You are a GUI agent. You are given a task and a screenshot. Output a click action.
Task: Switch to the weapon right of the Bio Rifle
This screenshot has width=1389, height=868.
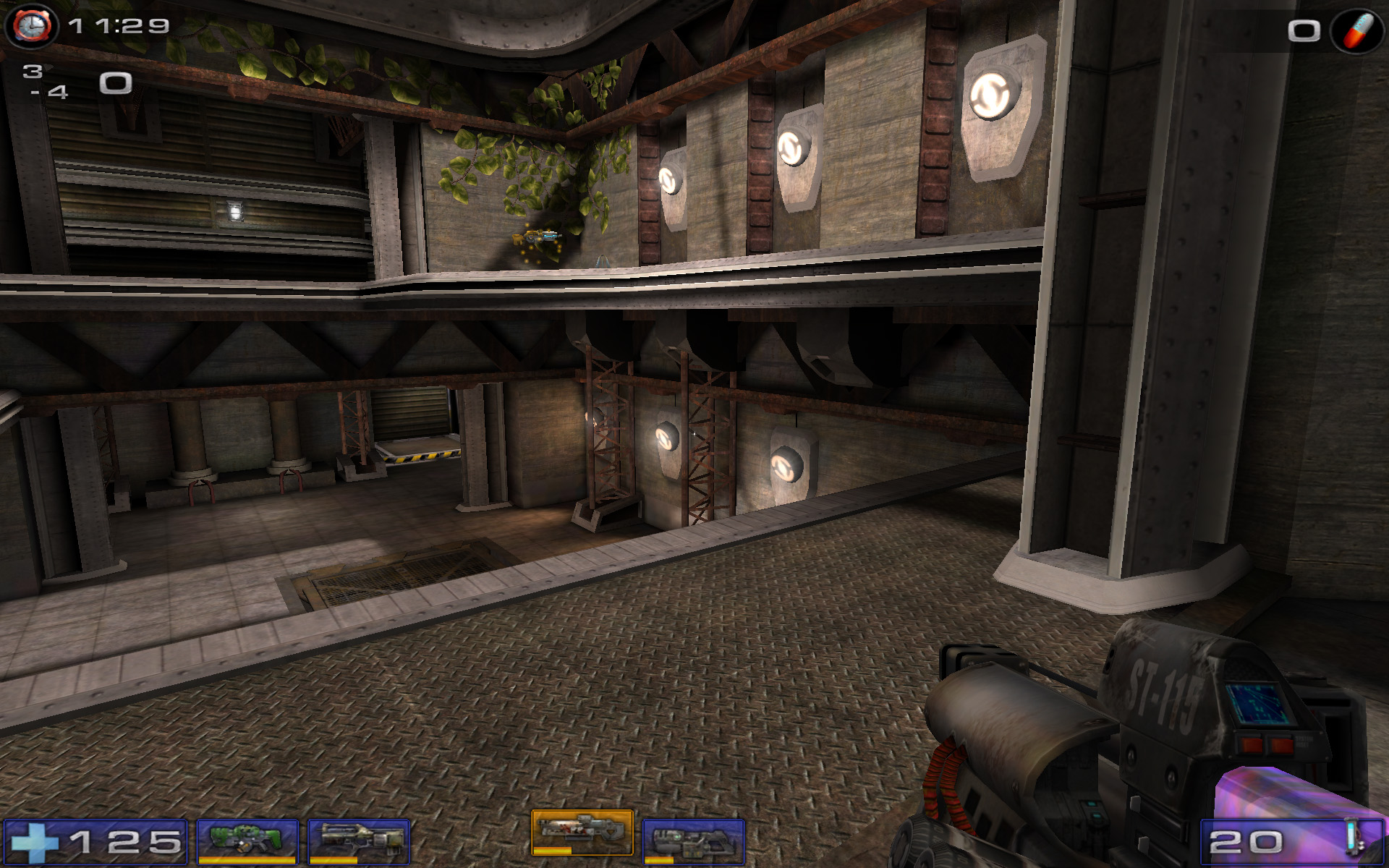(359, 841)
